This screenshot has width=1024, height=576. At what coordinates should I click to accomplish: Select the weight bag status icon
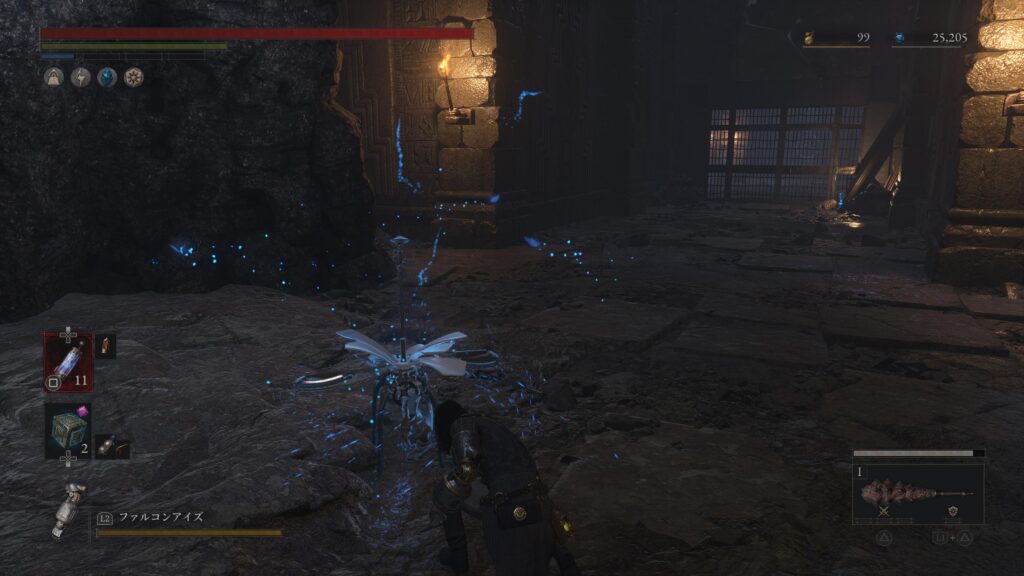pos(54,77)
